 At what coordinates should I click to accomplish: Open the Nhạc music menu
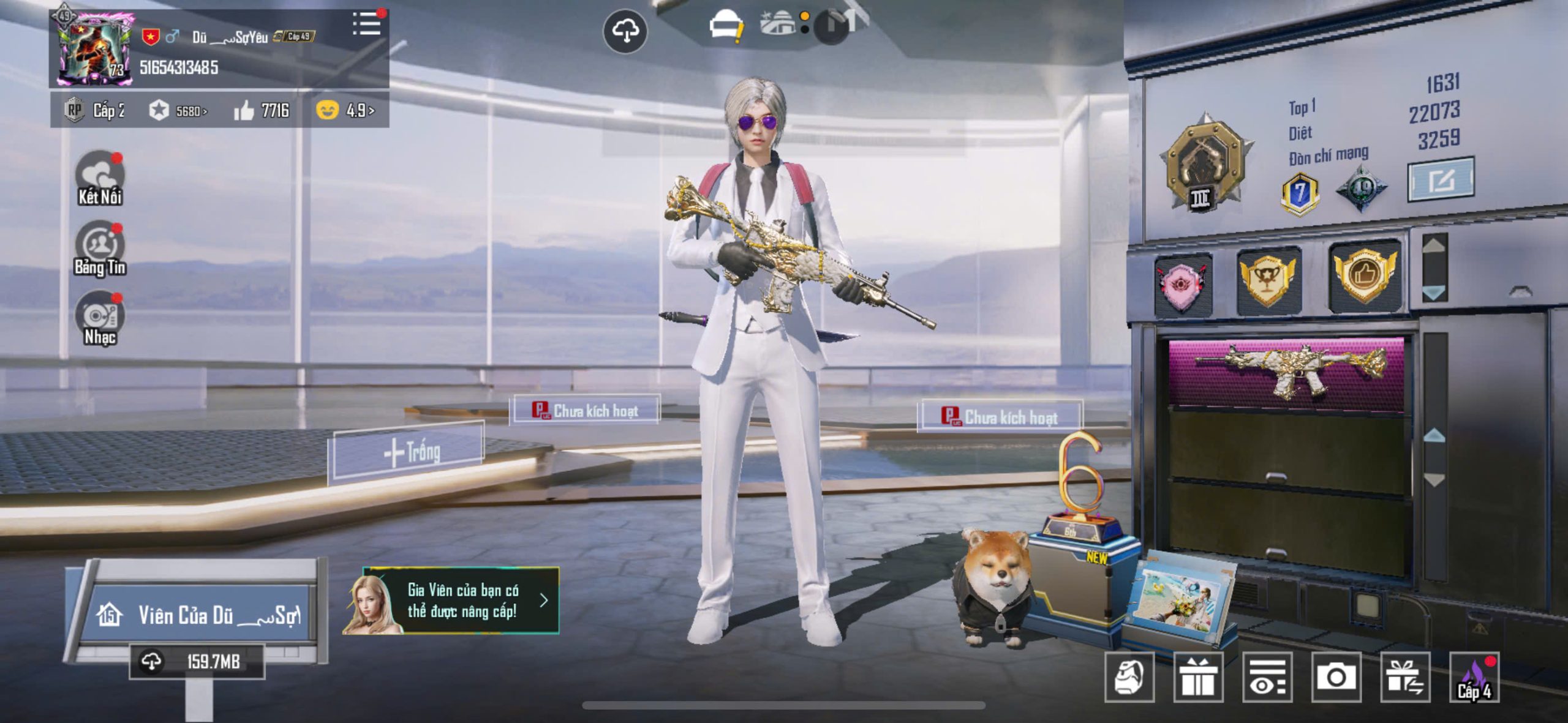99,318
